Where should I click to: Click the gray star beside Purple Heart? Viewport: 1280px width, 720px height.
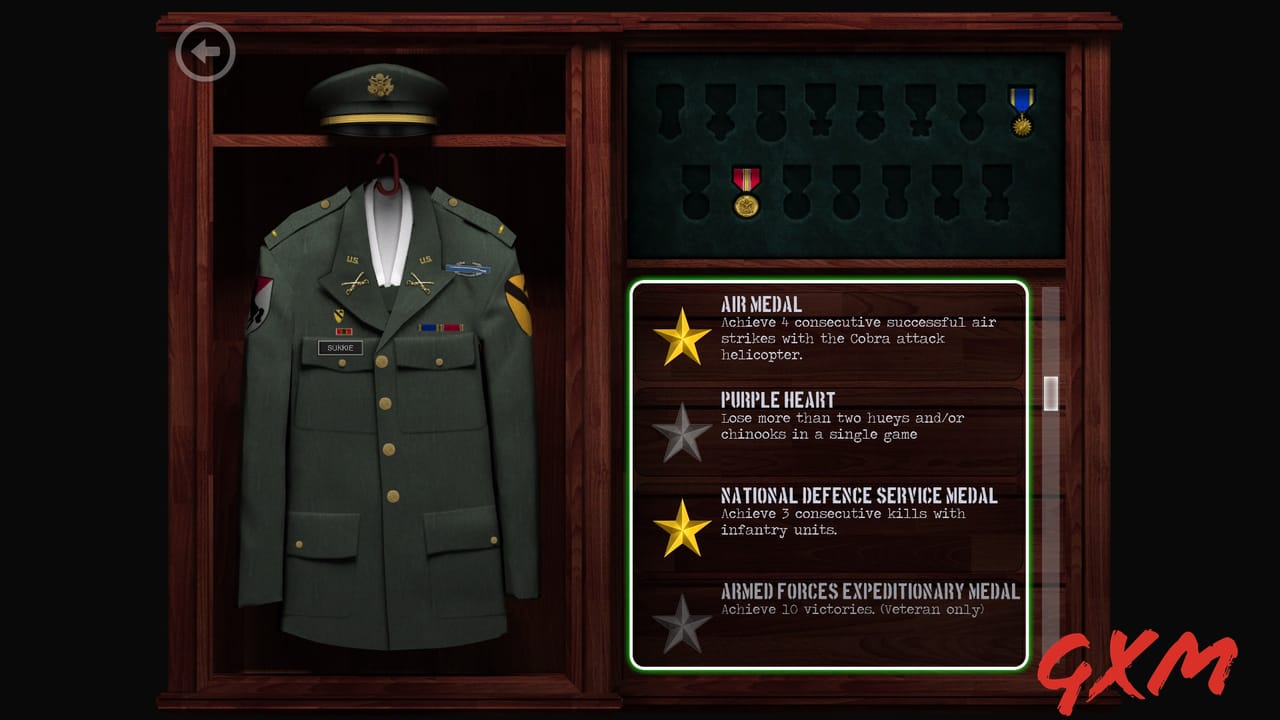pyautogui.click(x=682, y=432)
